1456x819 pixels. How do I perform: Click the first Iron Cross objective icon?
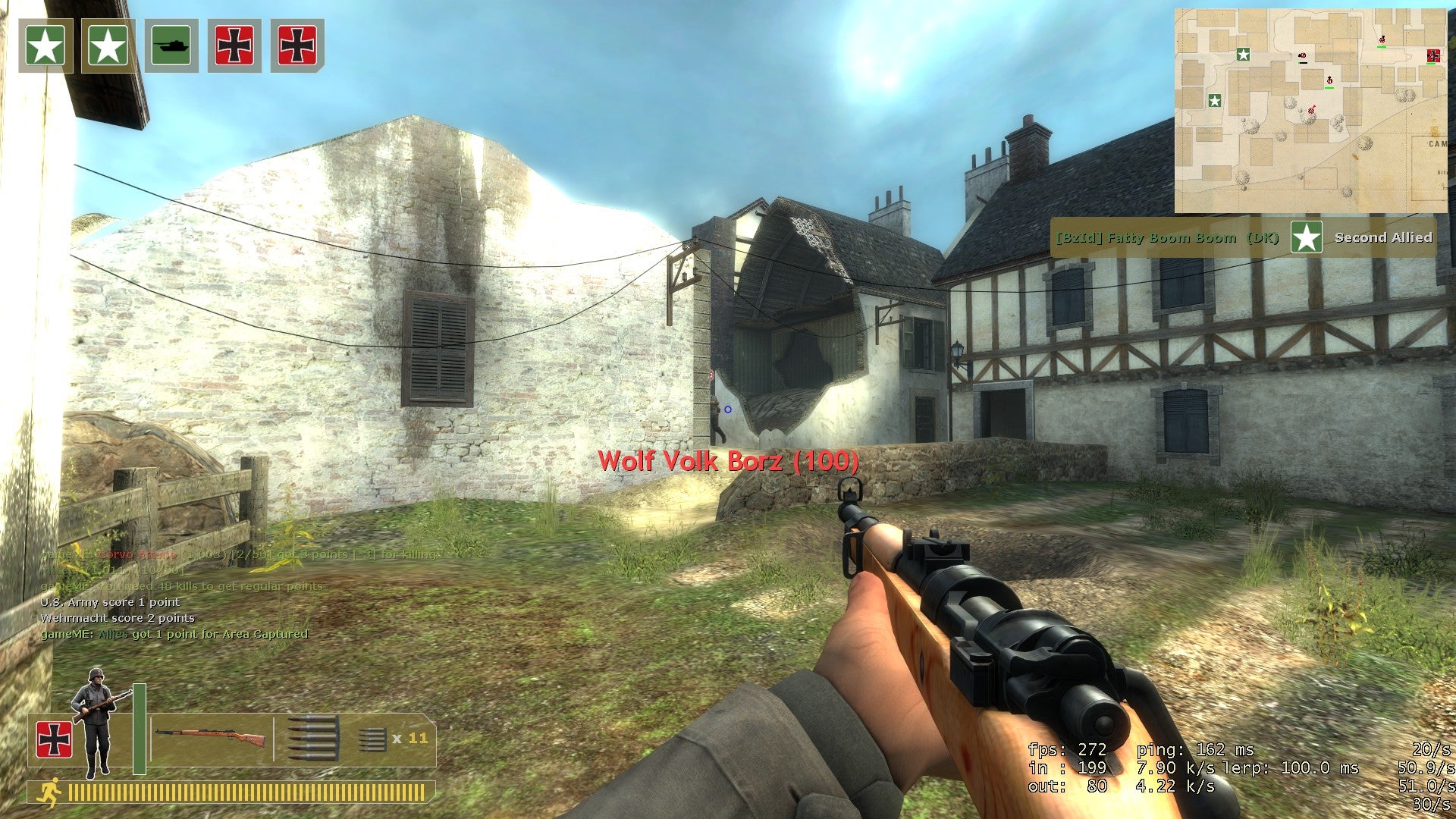point(235,45)
